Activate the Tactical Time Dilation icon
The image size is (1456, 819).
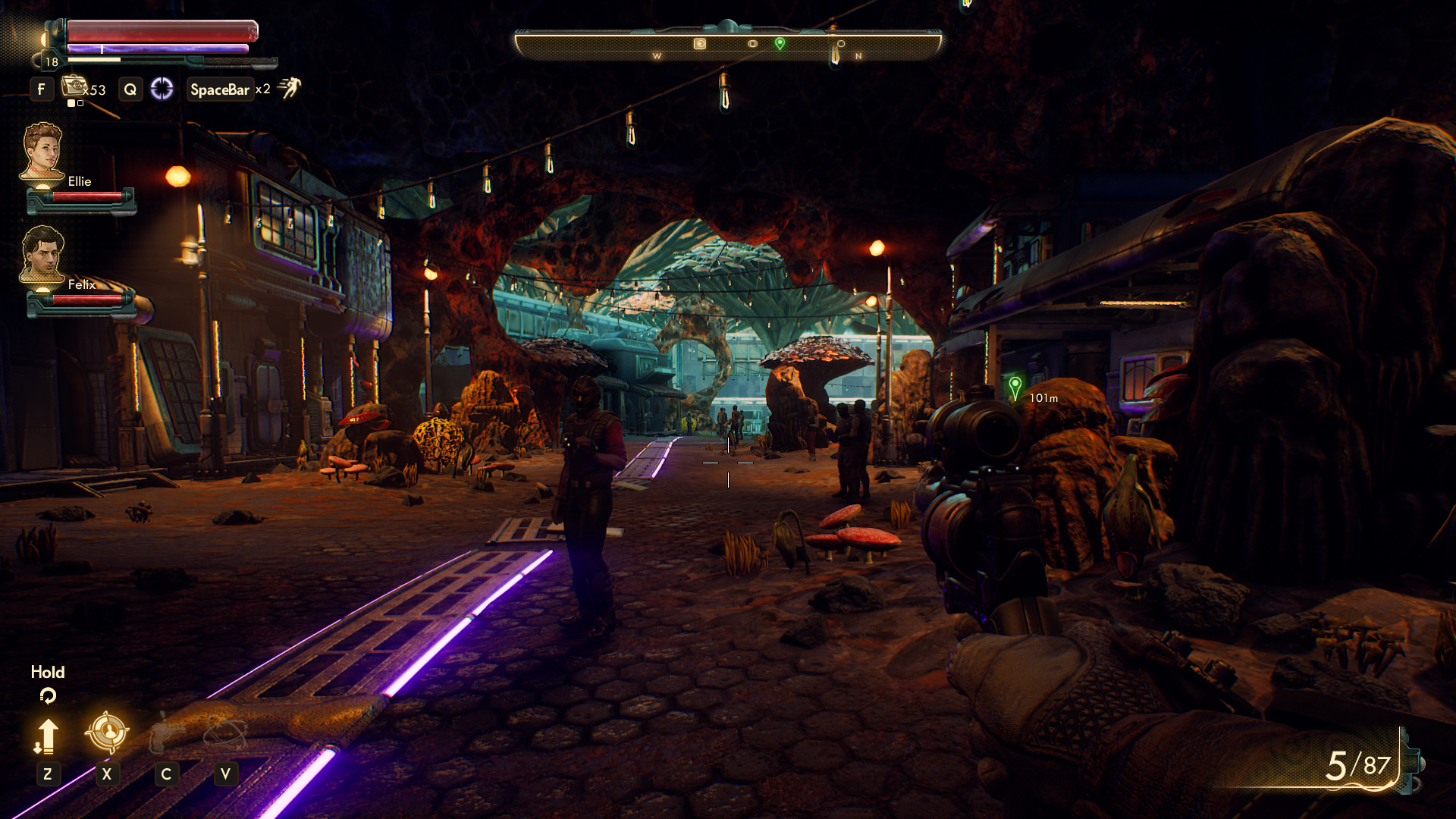162,89
